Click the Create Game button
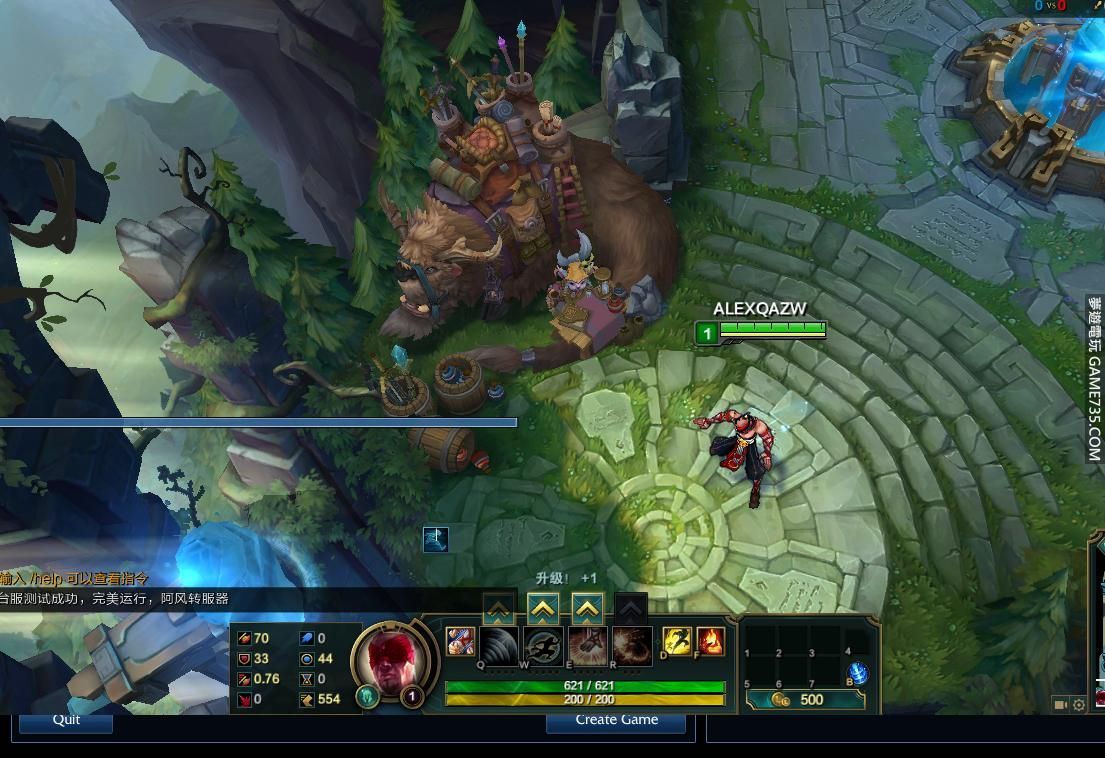 coord(616,720)
